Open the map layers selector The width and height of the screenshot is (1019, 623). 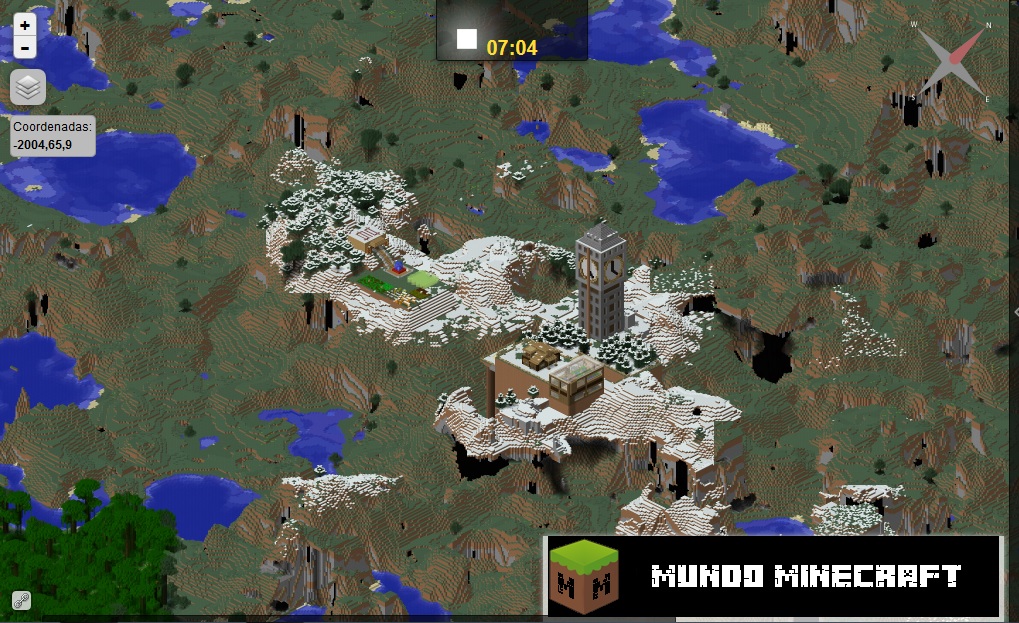click(28, 88)
